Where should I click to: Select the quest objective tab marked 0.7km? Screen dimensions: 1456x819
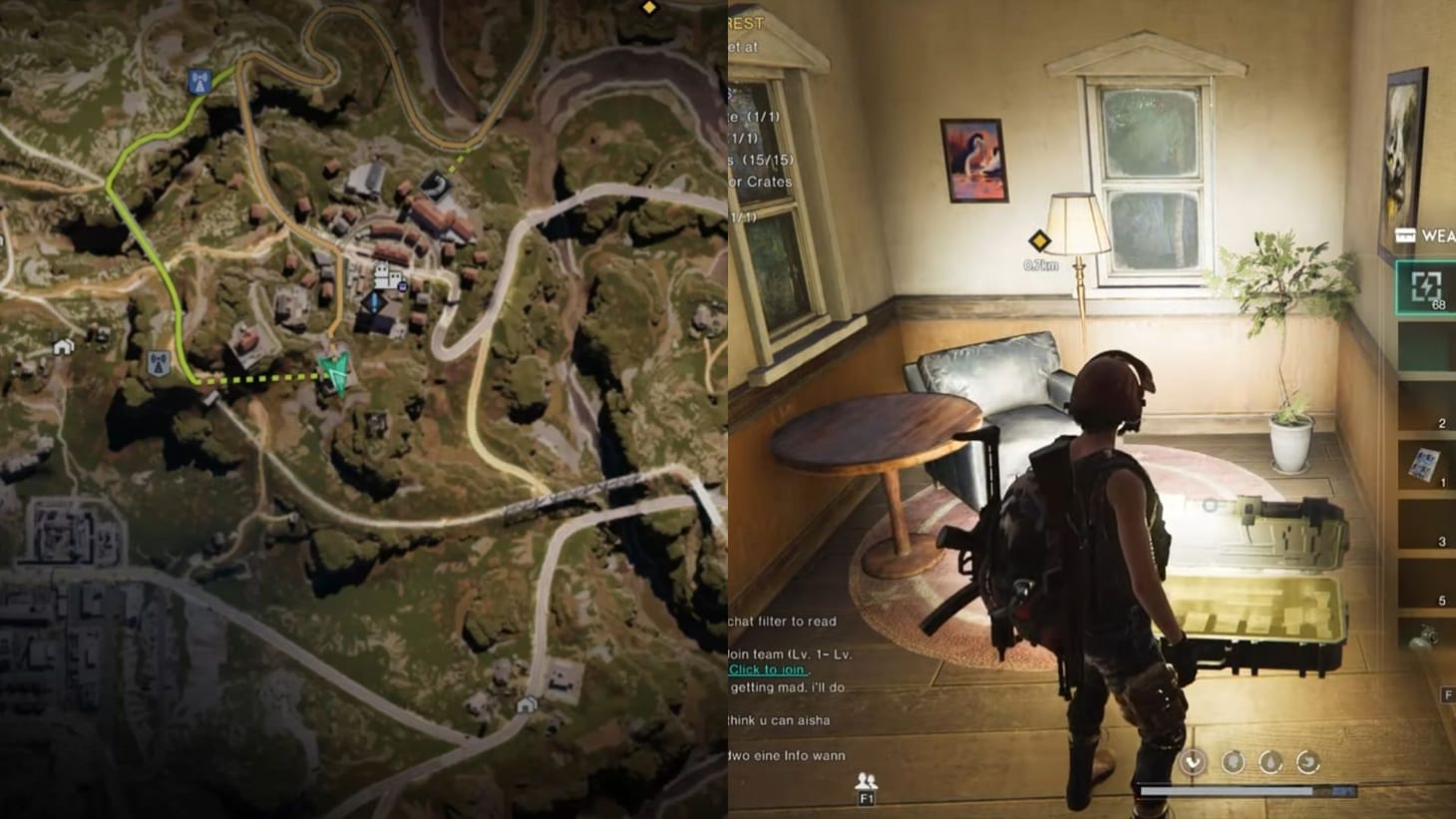pyautogui.click(x=1039, y=264)
